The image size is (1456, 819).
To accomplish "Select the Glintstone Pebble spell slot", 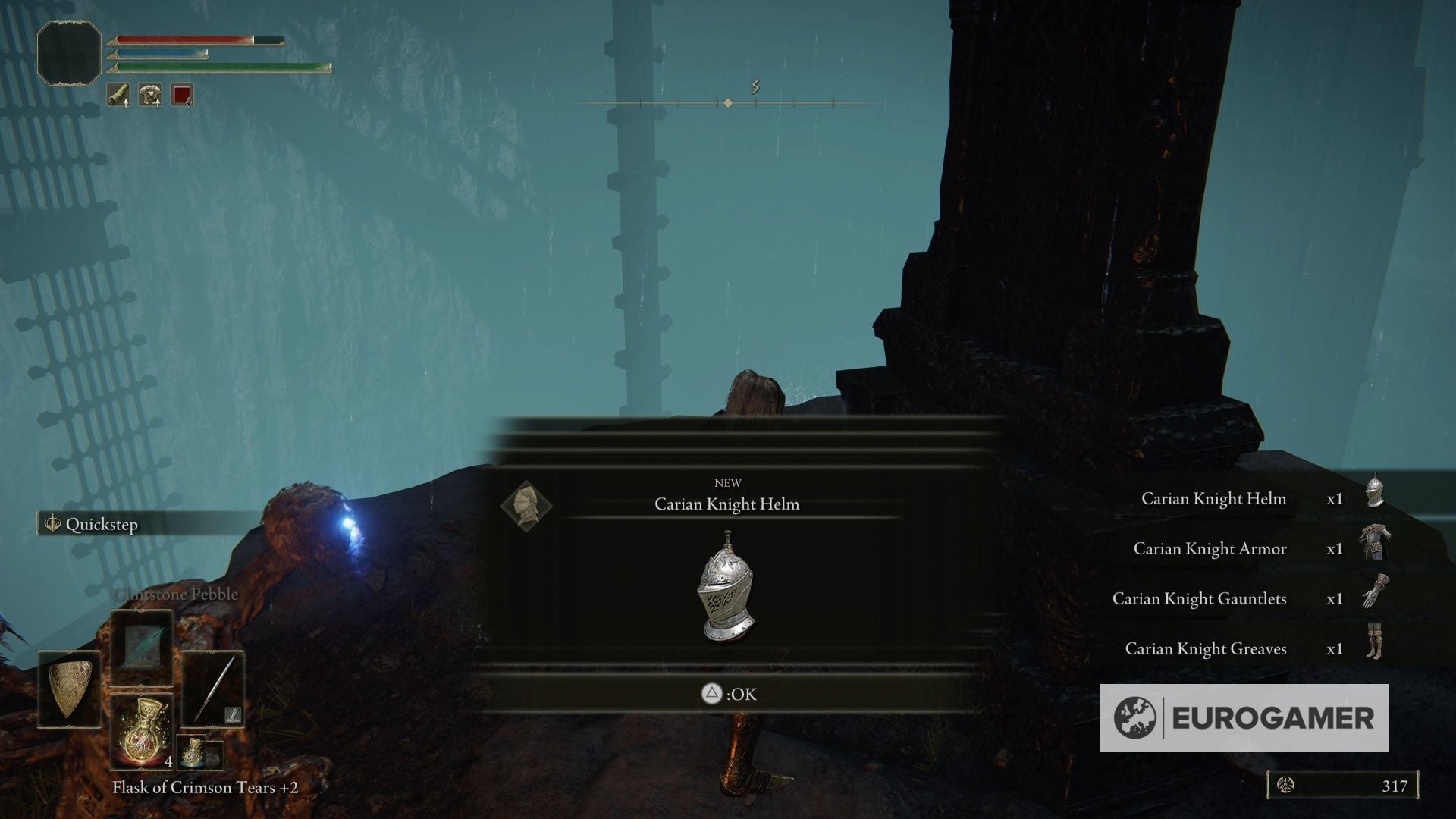I will click(x=142, y=649).
